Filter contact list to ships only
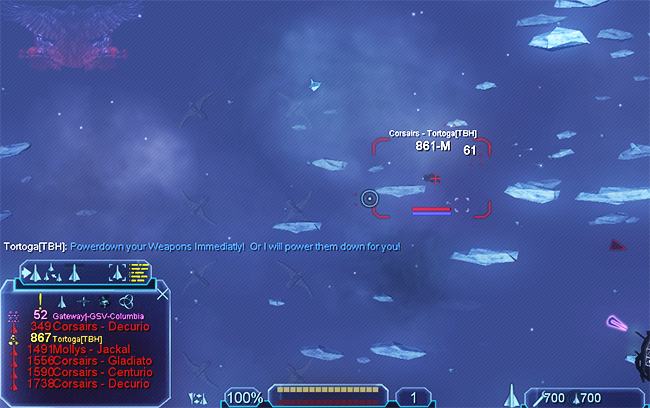 tap(62, 300)
